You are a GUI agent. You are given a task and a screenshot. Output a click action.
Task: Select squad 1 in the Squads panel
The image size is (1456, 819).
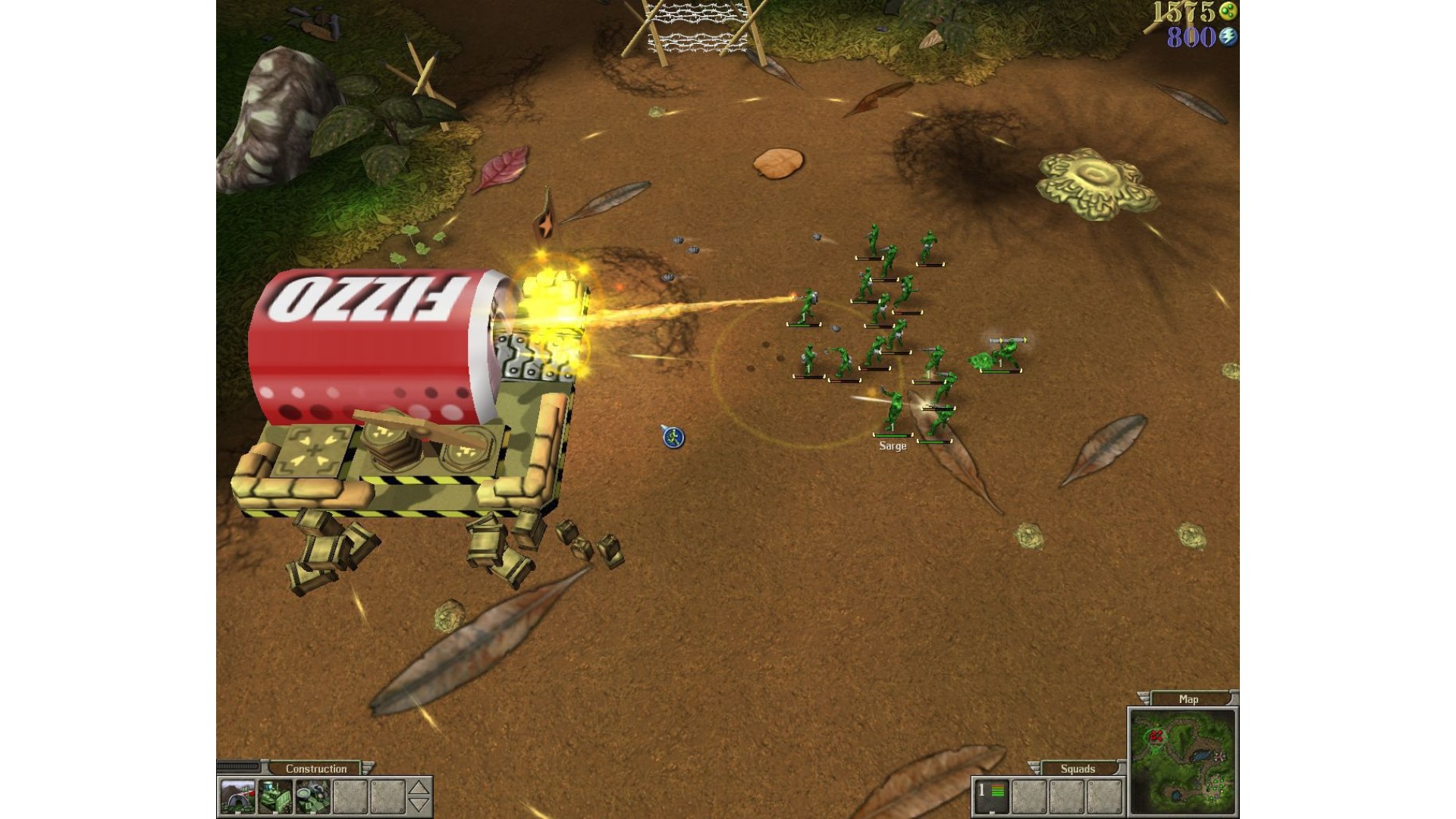tap(991, 795)
